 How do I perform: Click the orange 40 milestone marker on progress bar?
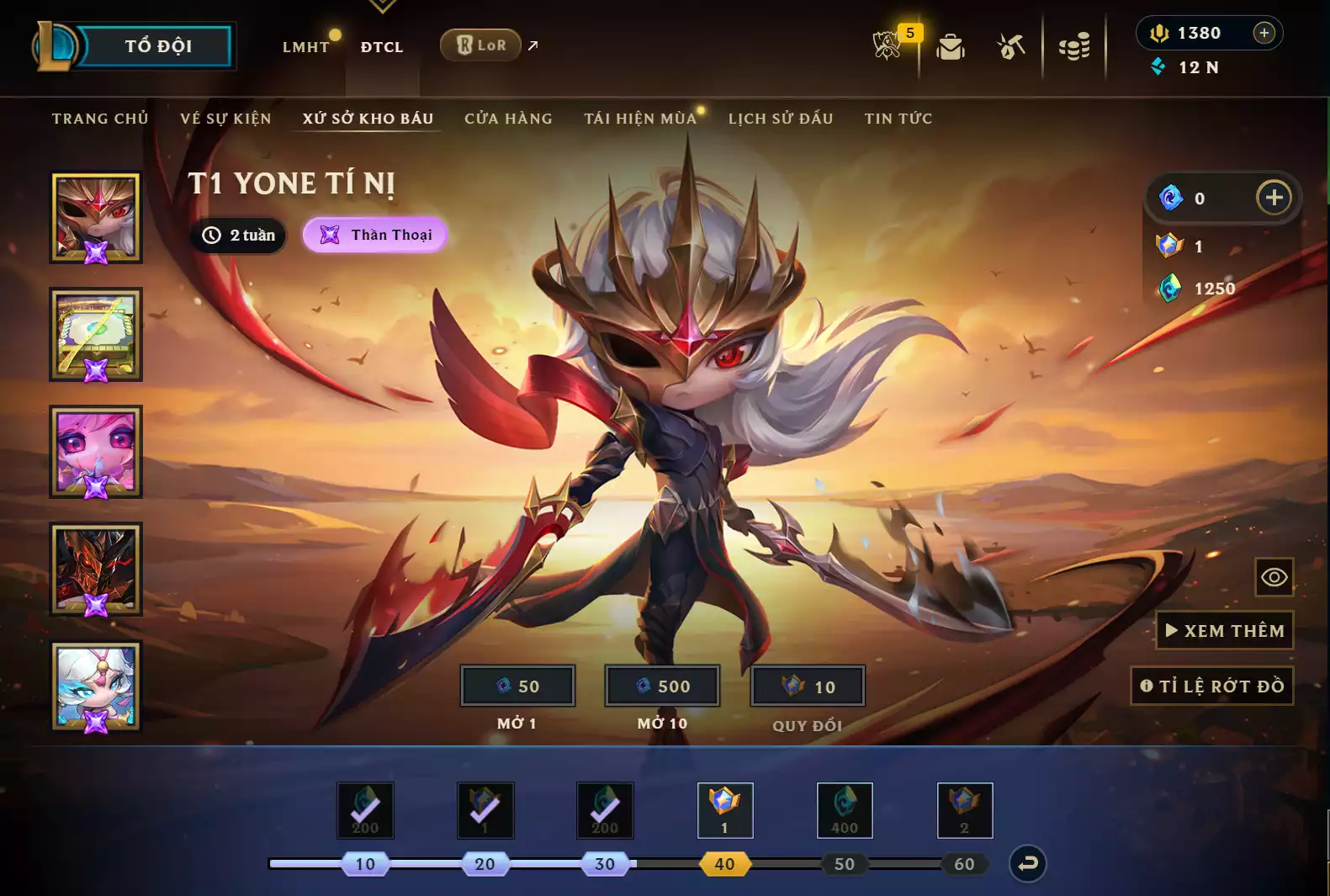(724, 863)
